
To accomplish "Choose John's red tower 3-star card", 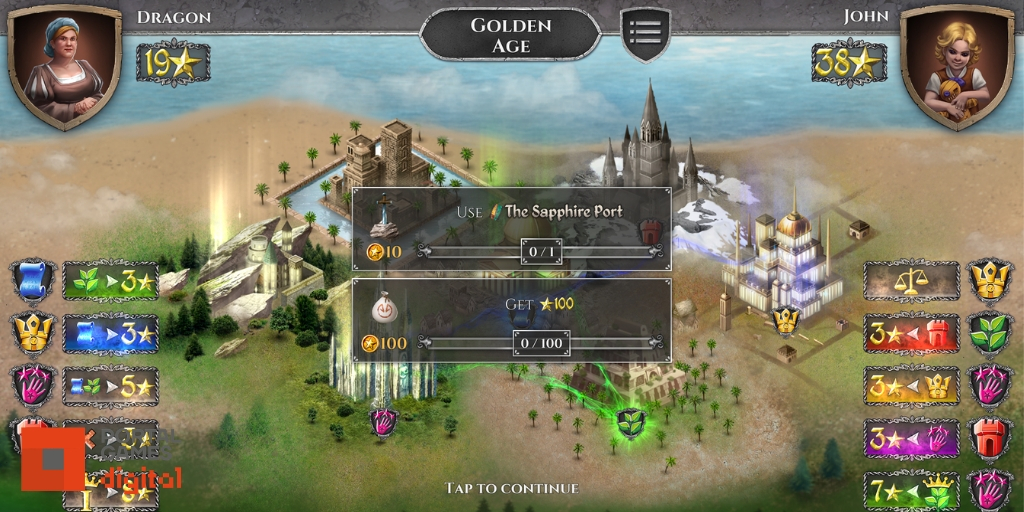I will pyautogui.click(x=911, y=333).
